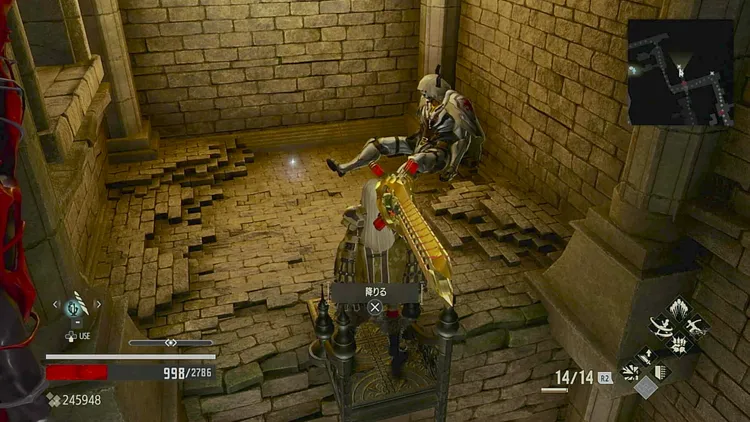The width and height of the screenshot is (750, 422).
Task: Activate the clawed fist burst gift
Action: pos(680,343)
